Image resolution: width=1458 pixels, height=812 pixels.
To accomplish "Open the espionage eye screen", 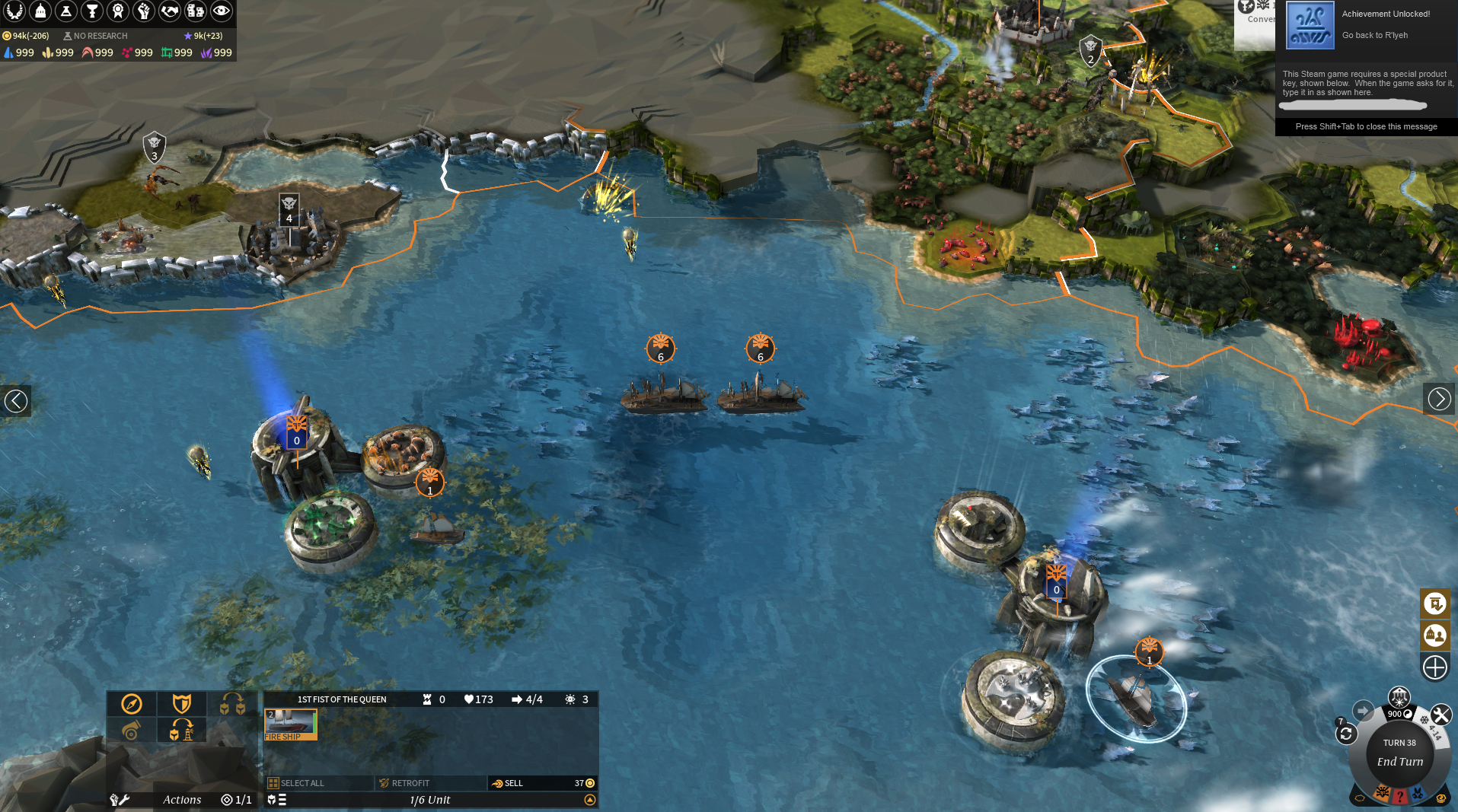I will point(222,11).
